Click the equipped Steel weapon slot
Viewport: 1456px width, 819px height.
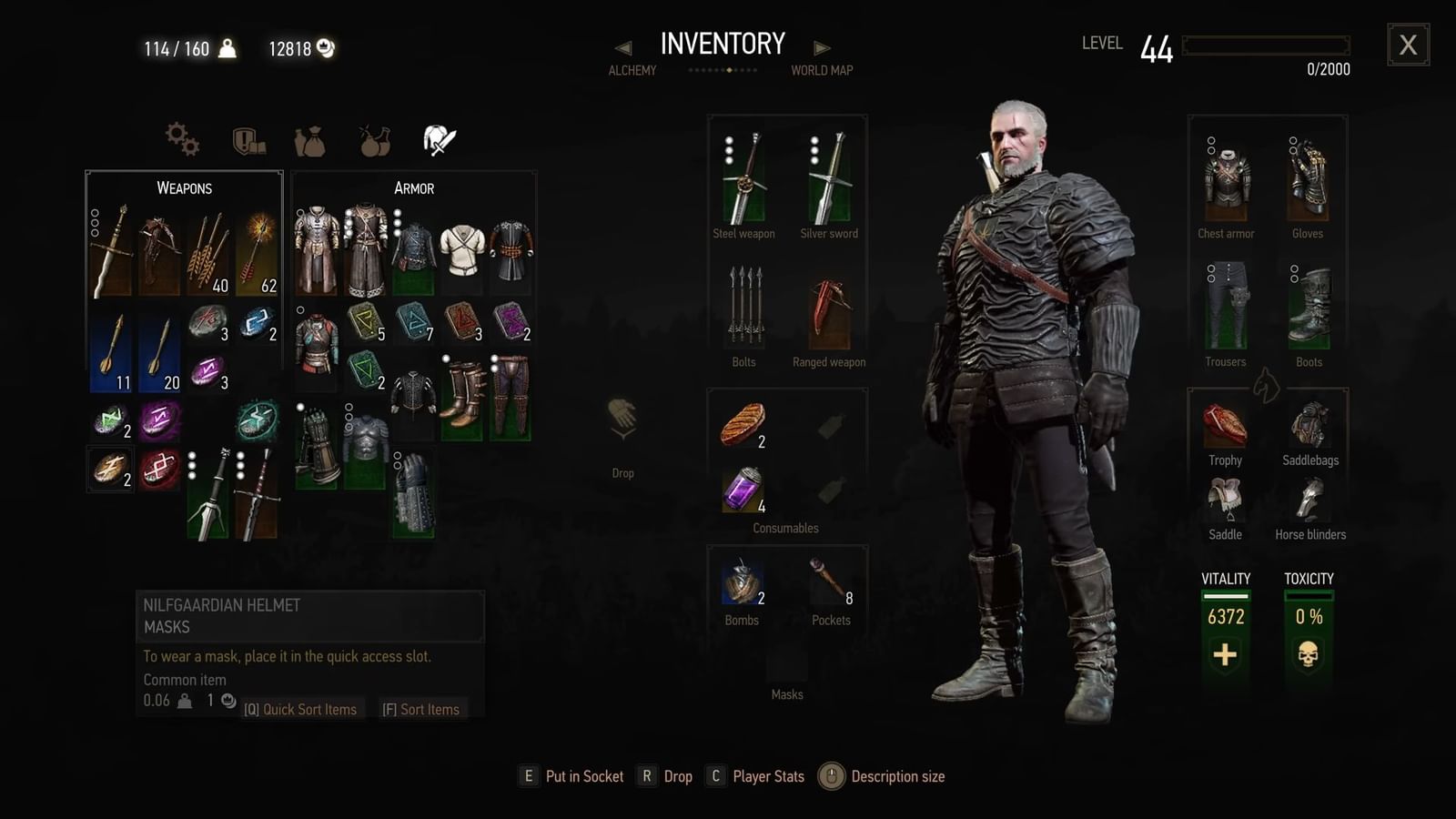pyautogui.click(x=743, y=179)
